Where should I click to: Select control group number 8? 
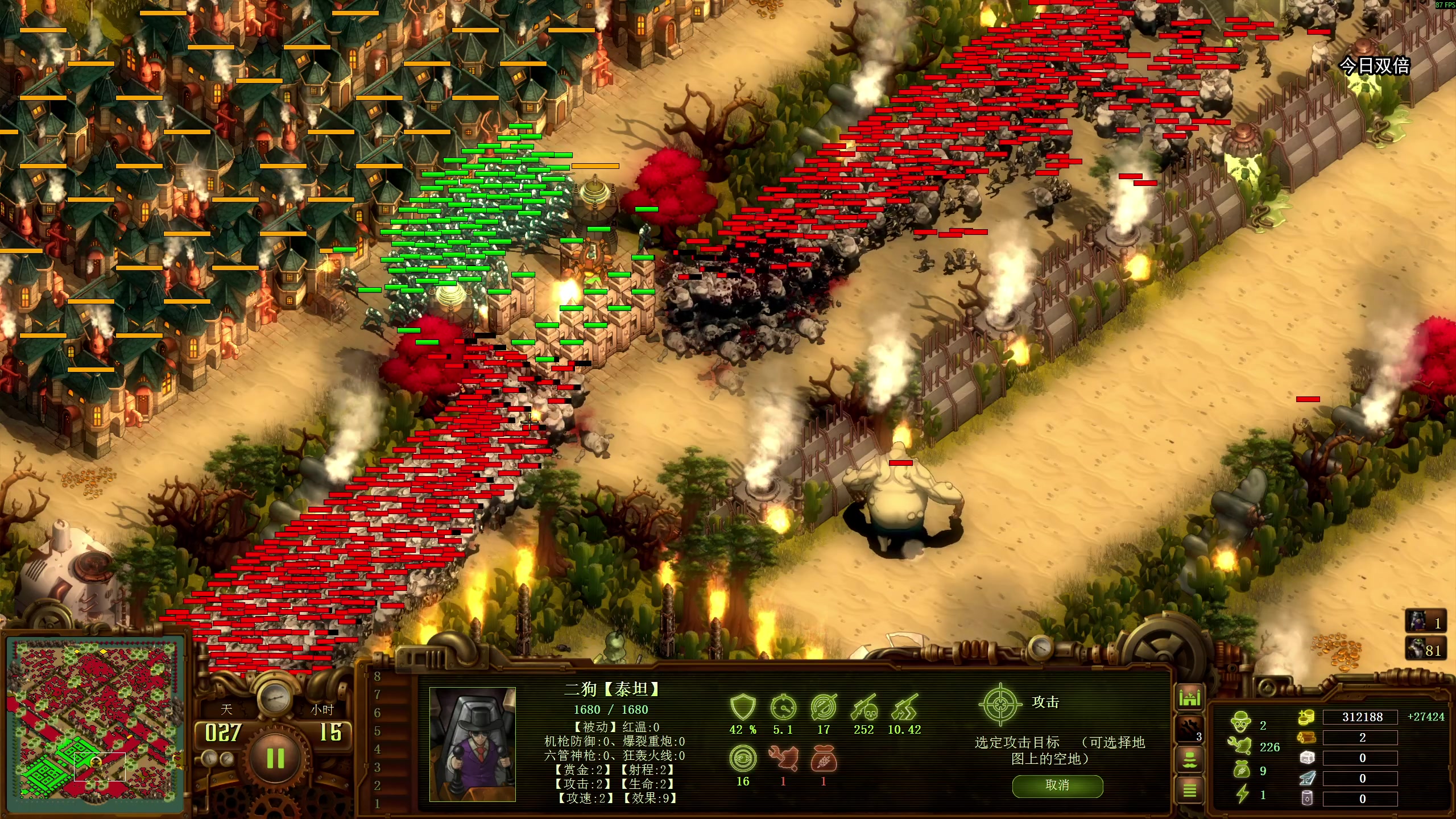point(377,676)
